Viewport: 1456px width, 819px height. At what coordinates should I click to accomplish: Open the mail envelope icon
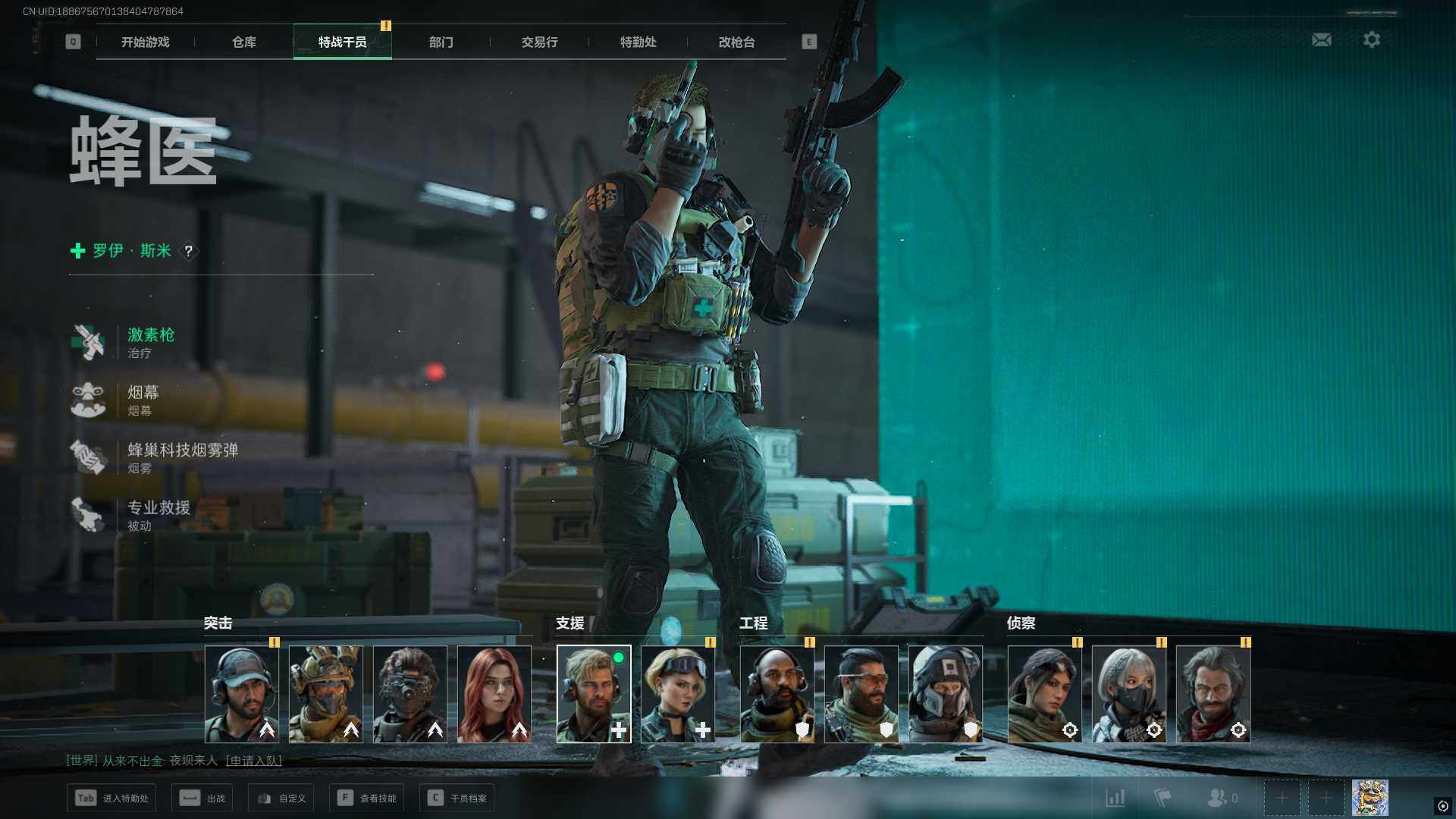pyautogui.click(x=1321, y=39)
